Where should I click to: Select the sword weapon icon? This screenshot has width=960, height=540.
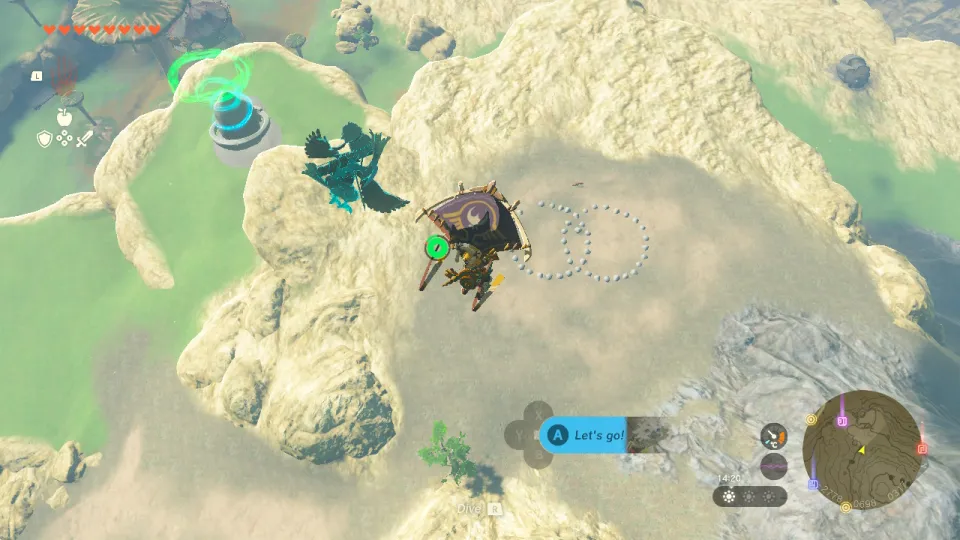tap(83, 139)
